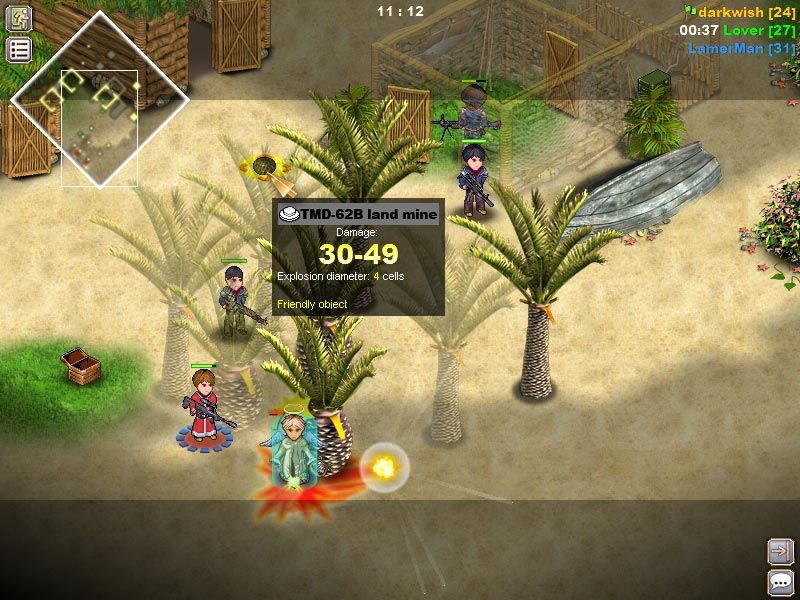Select player LamerMan in the turn list
The width and height of the screenshot is (800, 600).
coord(741,48)
